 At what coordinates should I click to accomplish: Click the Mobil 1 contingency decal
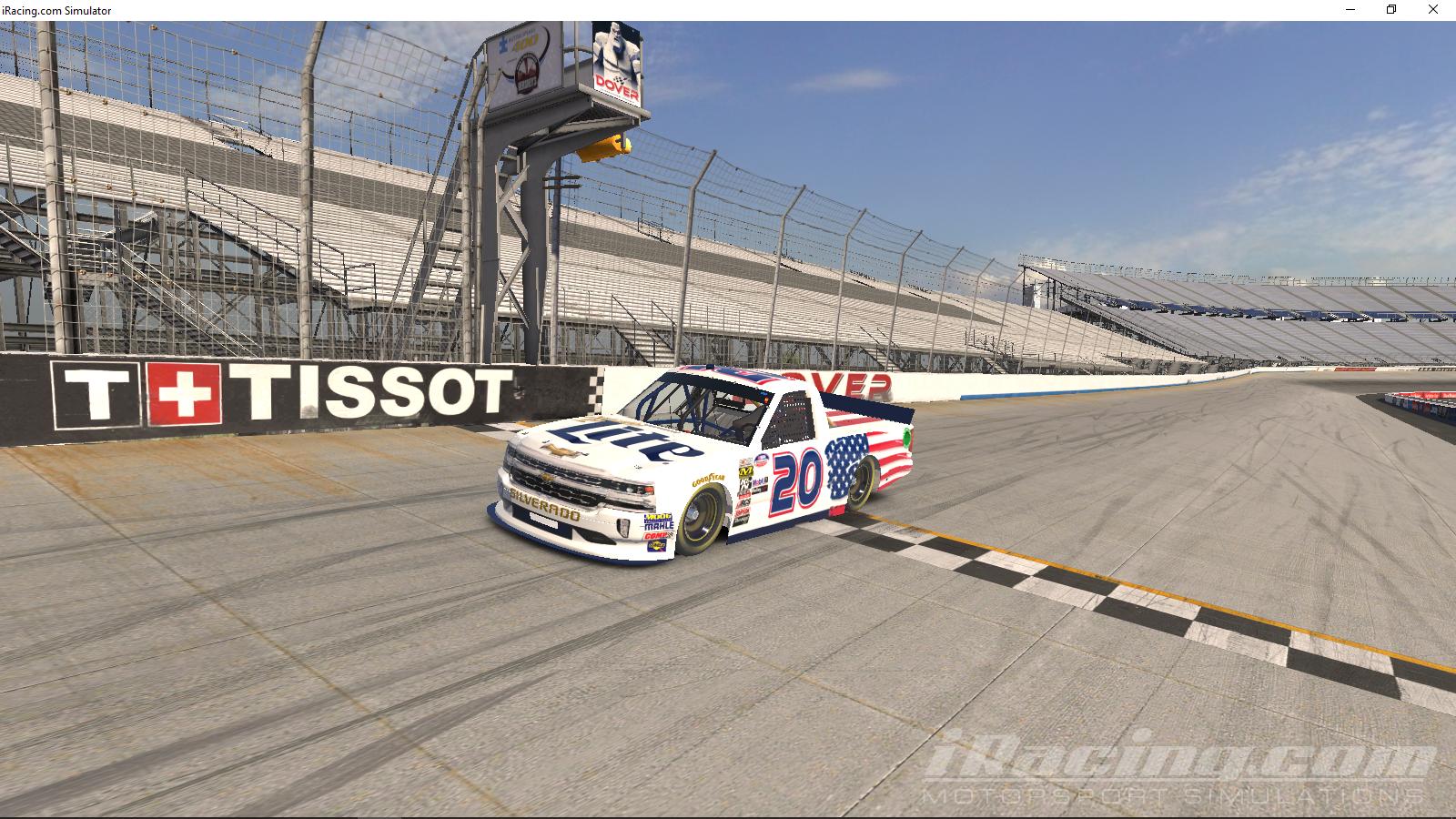[x=758, y=481]
